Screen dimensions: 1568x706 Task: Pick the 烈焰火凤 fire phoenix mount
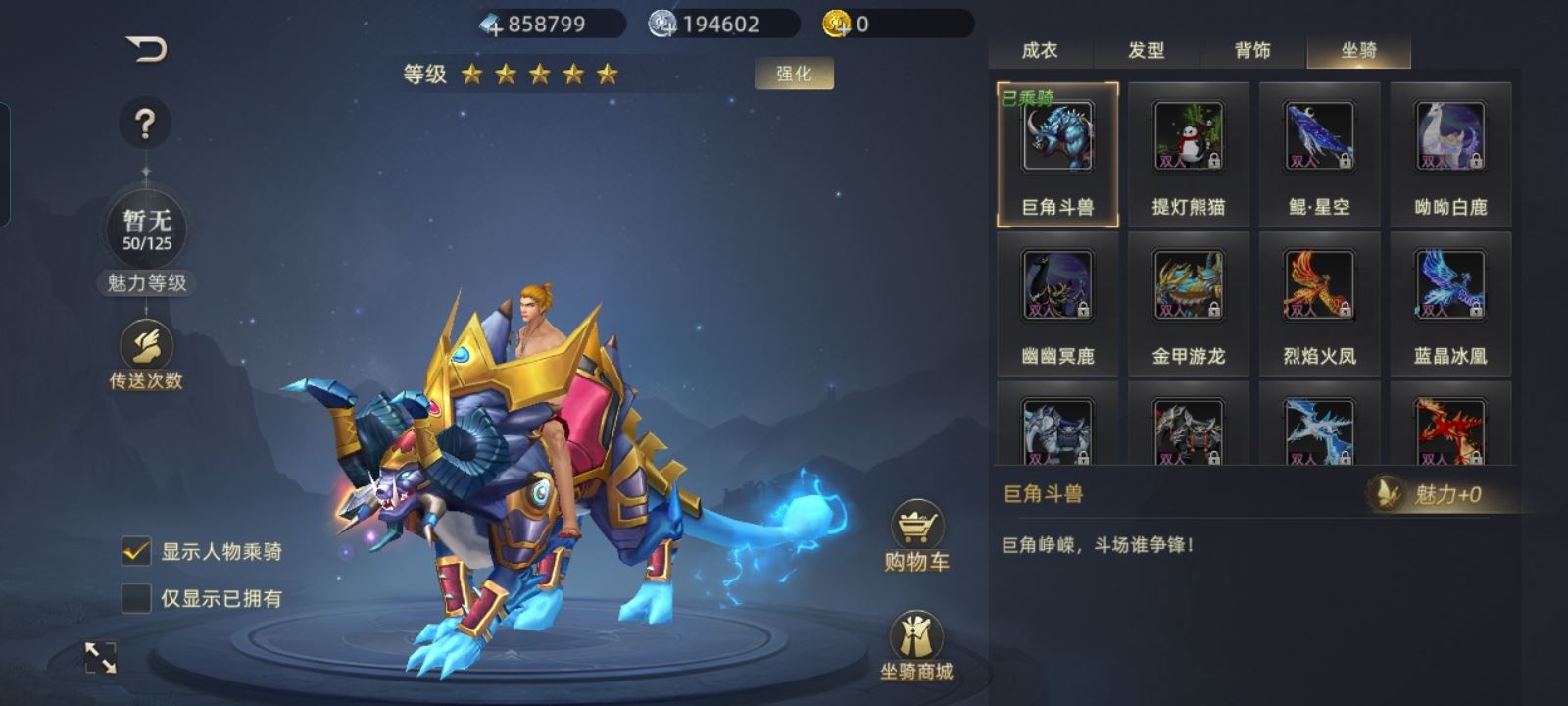coord(1319,303)
